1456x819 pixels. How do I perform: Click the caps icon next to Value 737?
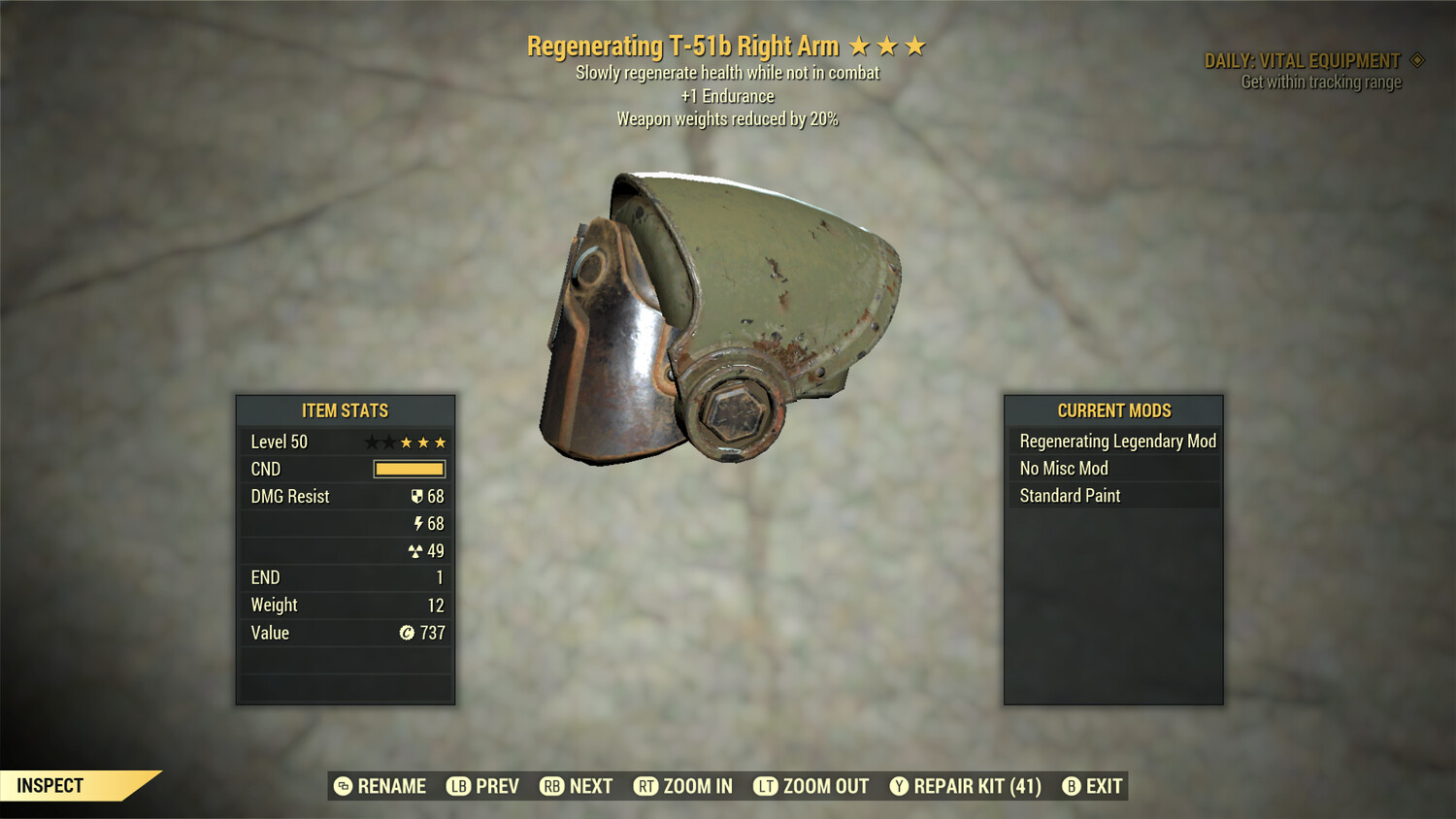point(408,633)
